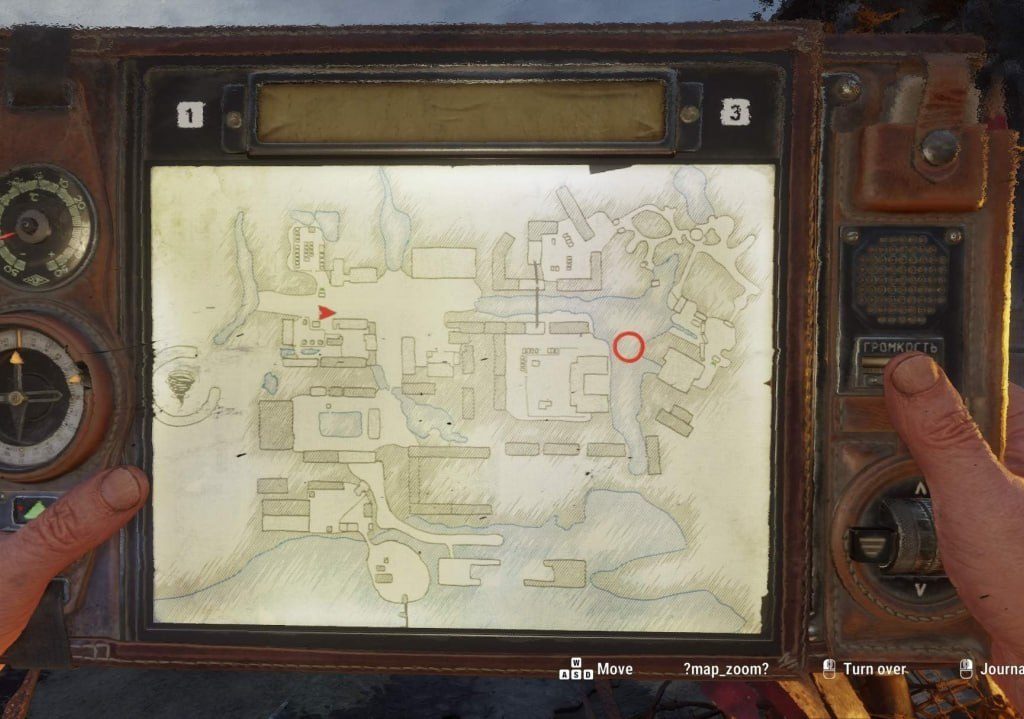Click the red circle objective marker
This screenshot has height=719, width=1024.
coord(628,346)
